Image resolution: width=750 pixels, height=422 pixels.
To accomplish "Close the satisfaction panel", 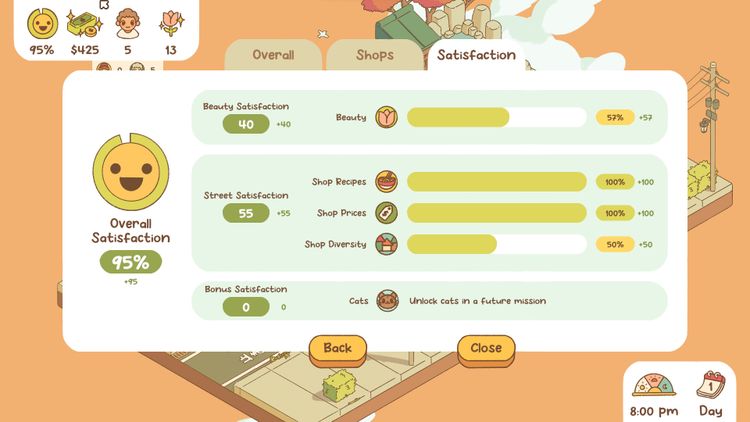I will point(486,349).
